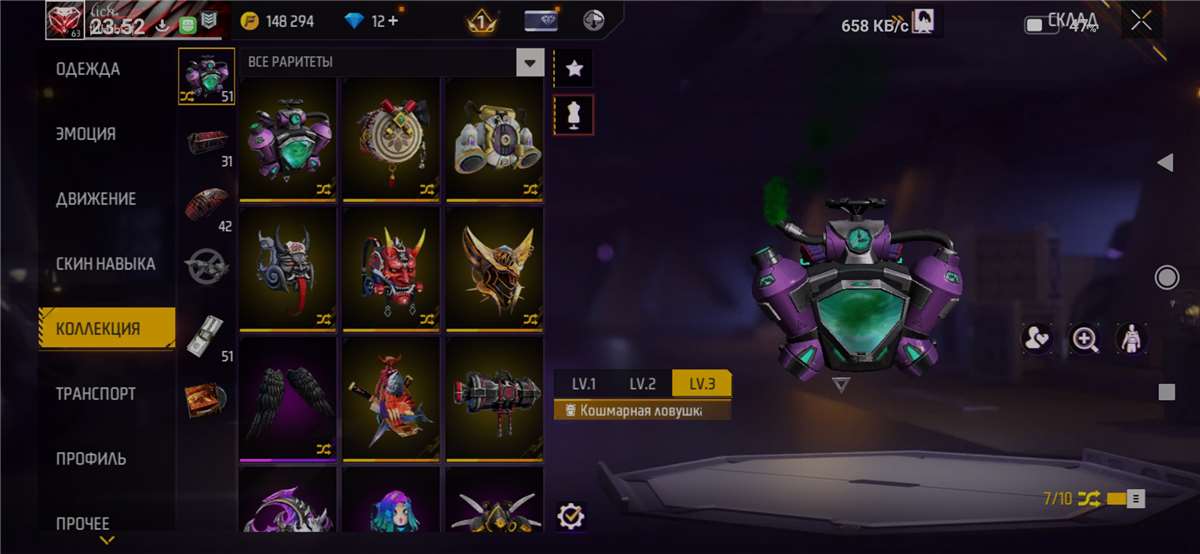This screenshot has width=1200, height=554.
Task: Choose the Транспорт menu entry
Action: point(95,394)
